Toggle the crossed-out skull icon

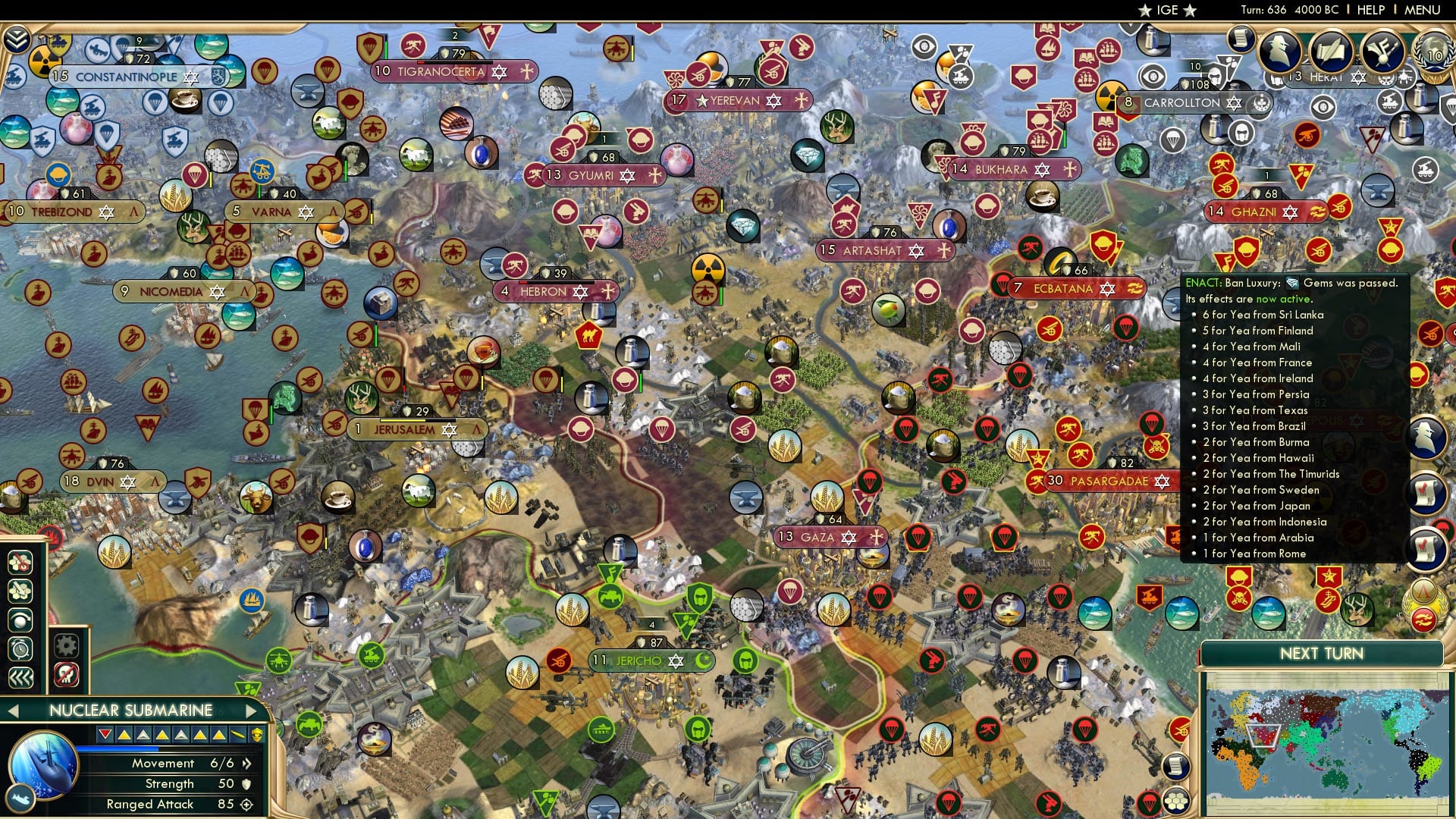65,676
